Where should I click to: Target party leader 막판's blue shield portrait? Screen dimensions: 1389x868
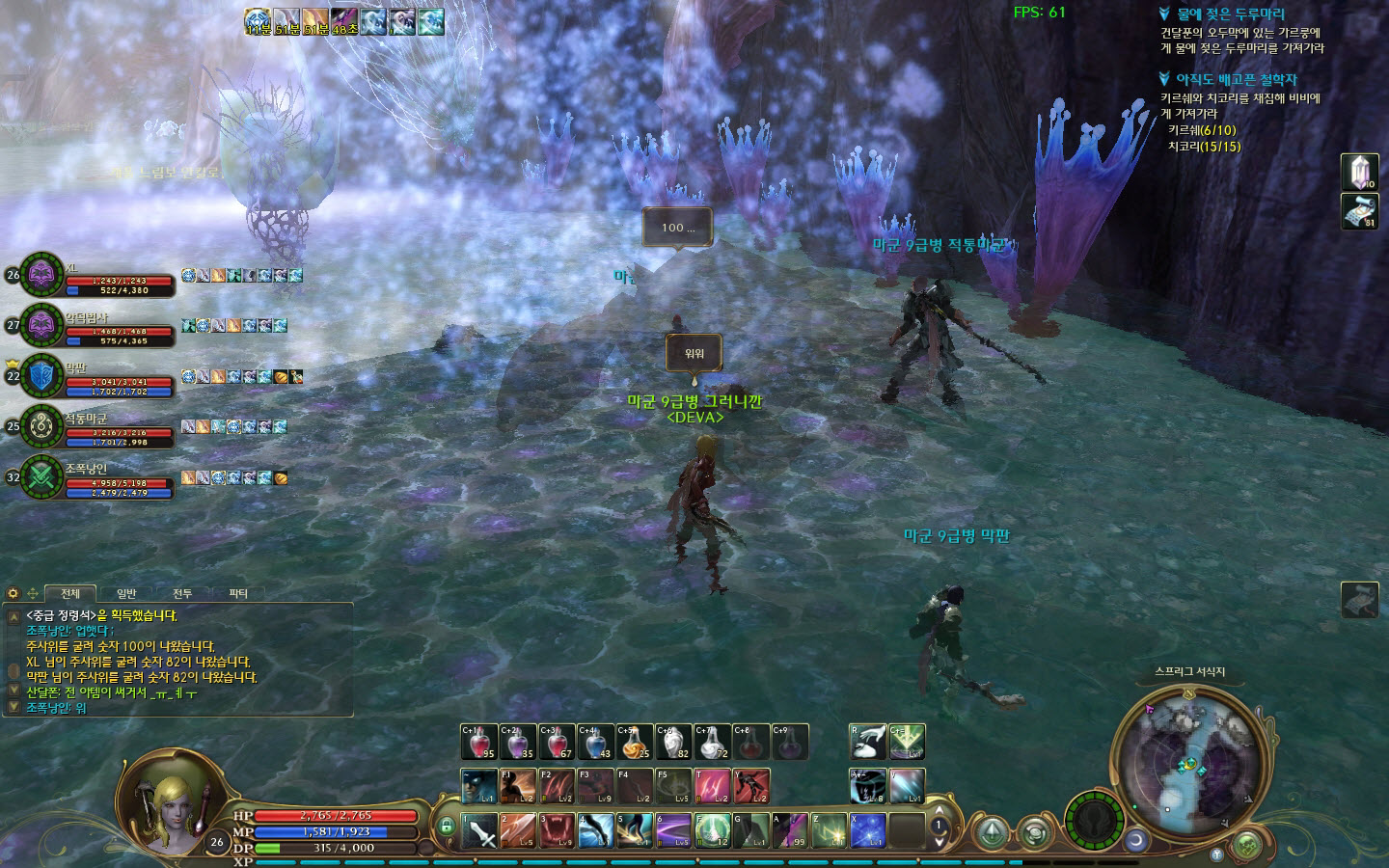coord(41,376)
